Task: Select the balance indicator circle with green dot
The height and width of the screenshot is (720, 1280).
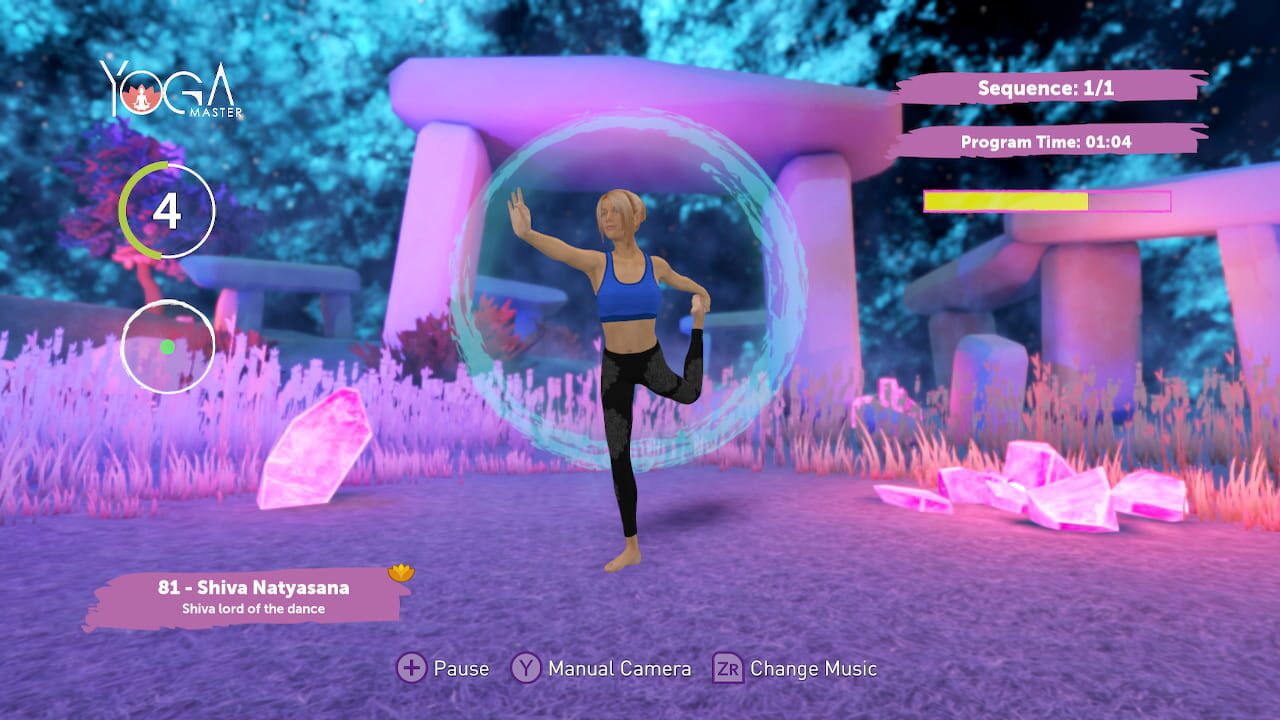Action: pyautogui.click(x=167, y=344)
